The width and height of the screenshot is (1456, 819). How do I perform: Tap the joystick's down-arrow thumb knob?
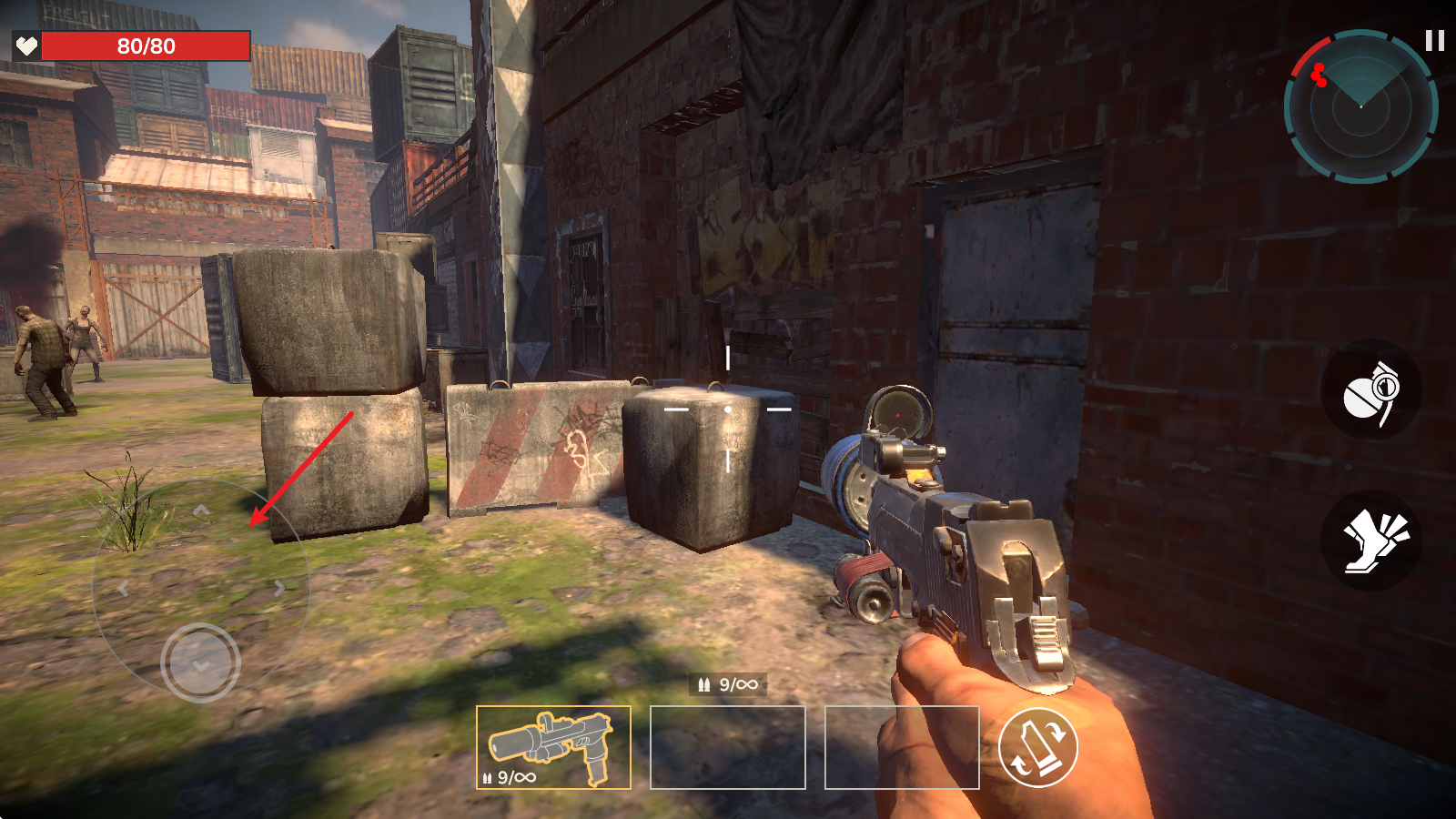point(200,662)
